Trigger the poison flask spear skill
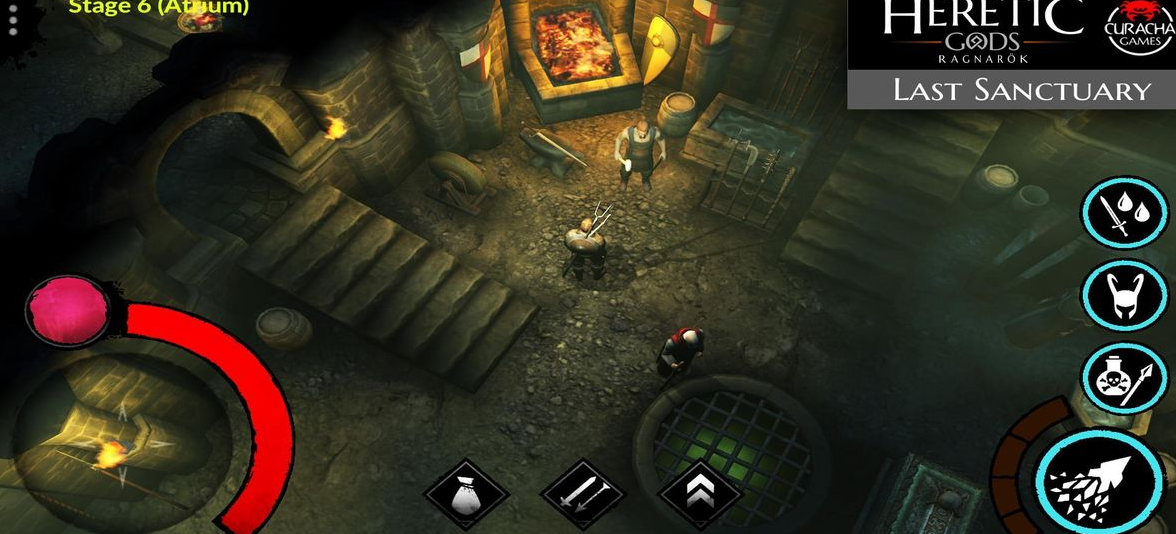This screenshot has height=534, width=1176. (1125, 378)
